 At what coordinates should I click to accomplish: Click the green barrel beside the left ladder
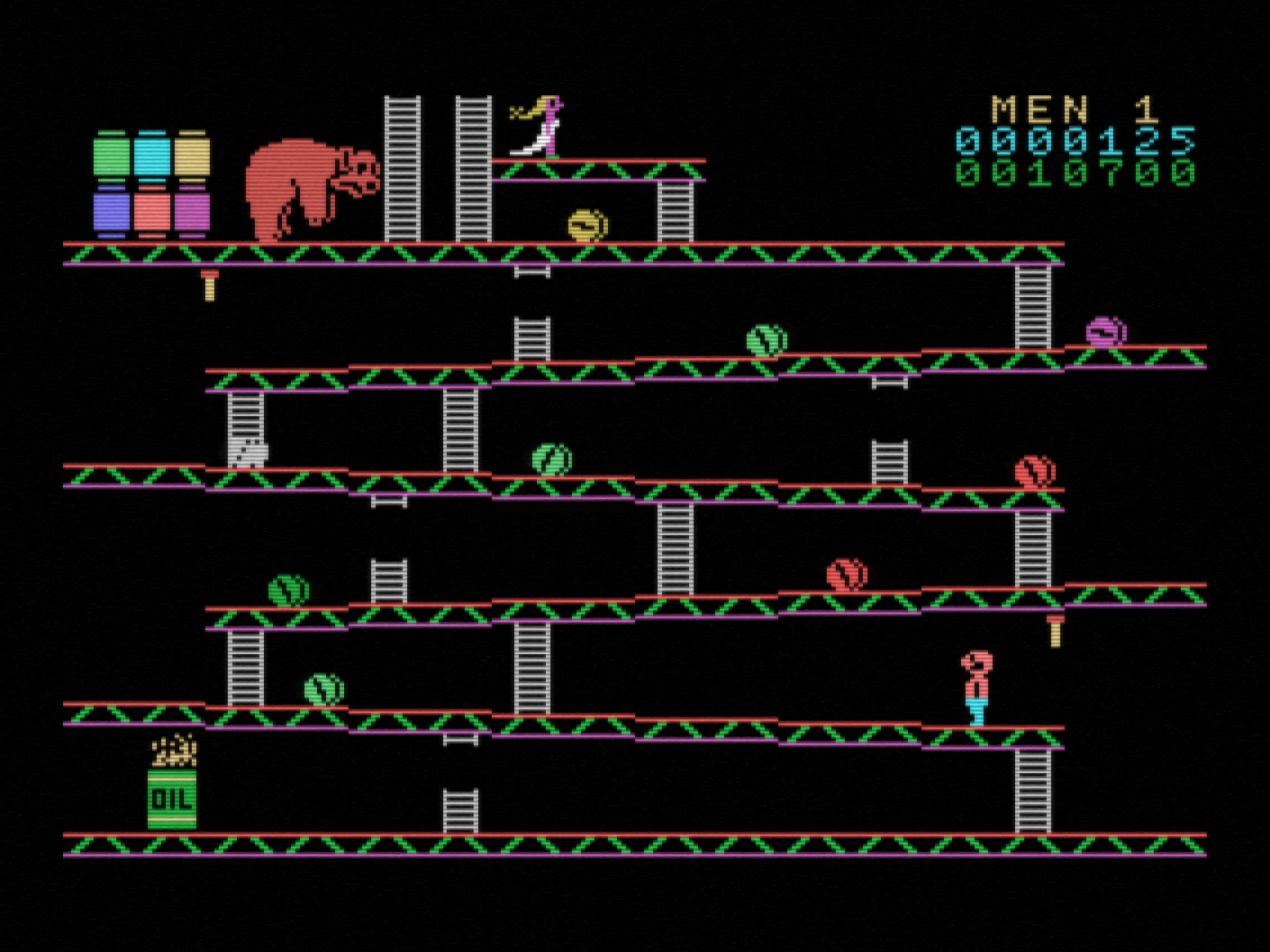point(319,691)
